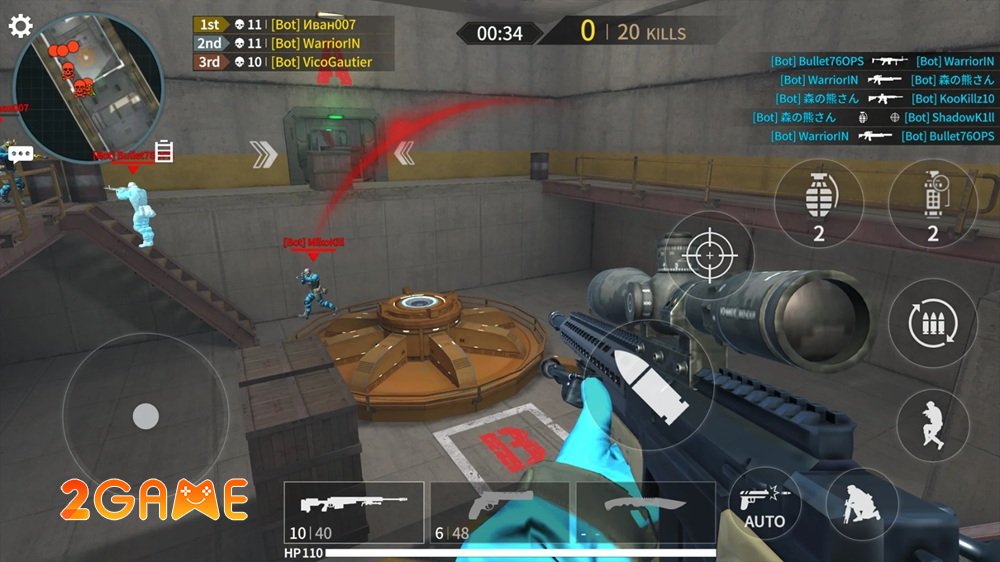The height and width of the screenshot is (562, 1000).
Task: Aim down the sniper scope
Action: coord(709,255)
